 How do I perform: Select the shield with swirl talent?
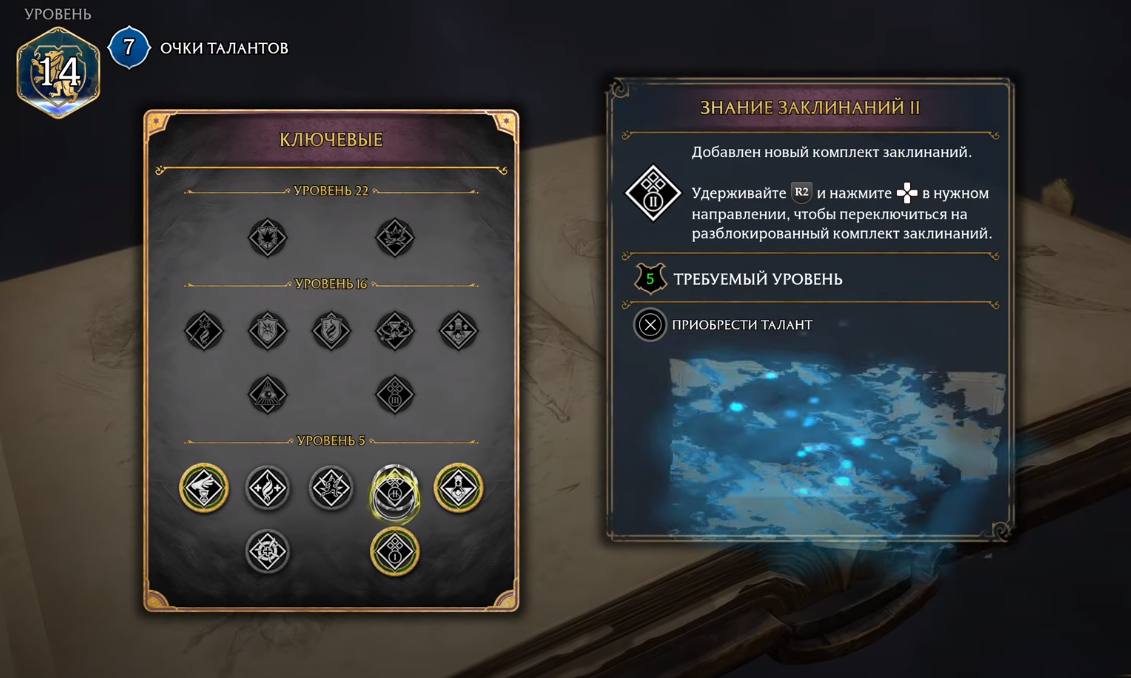coord(331,331)
